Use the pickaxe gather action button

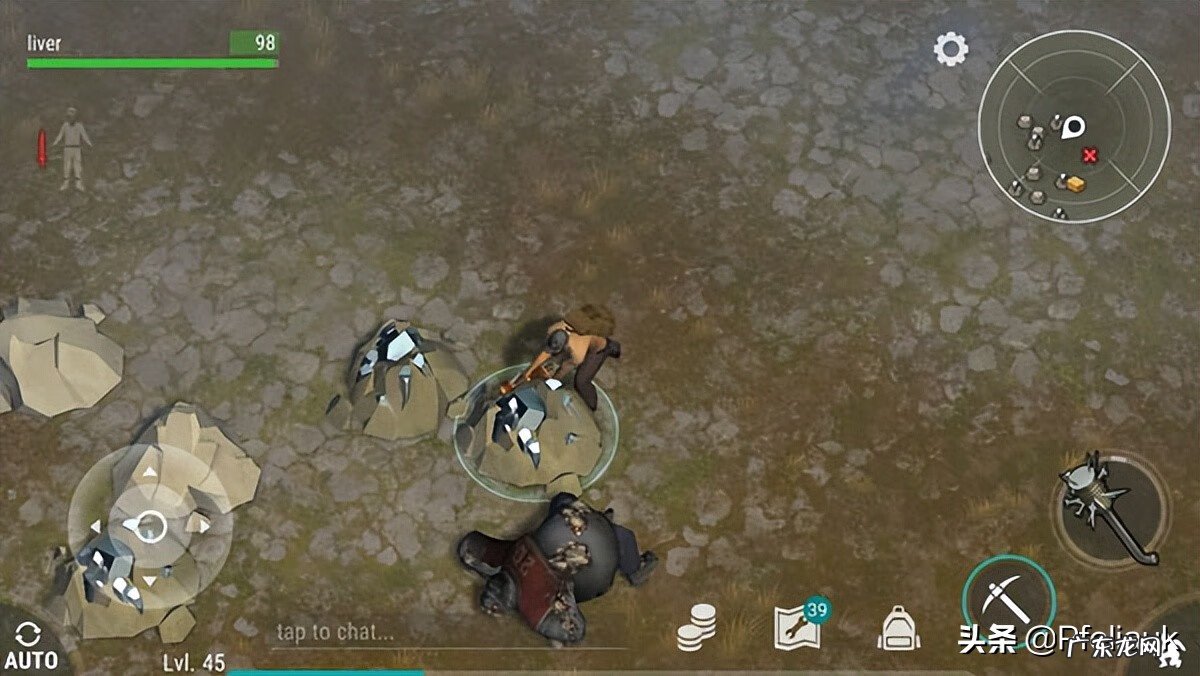point(1008,600)
